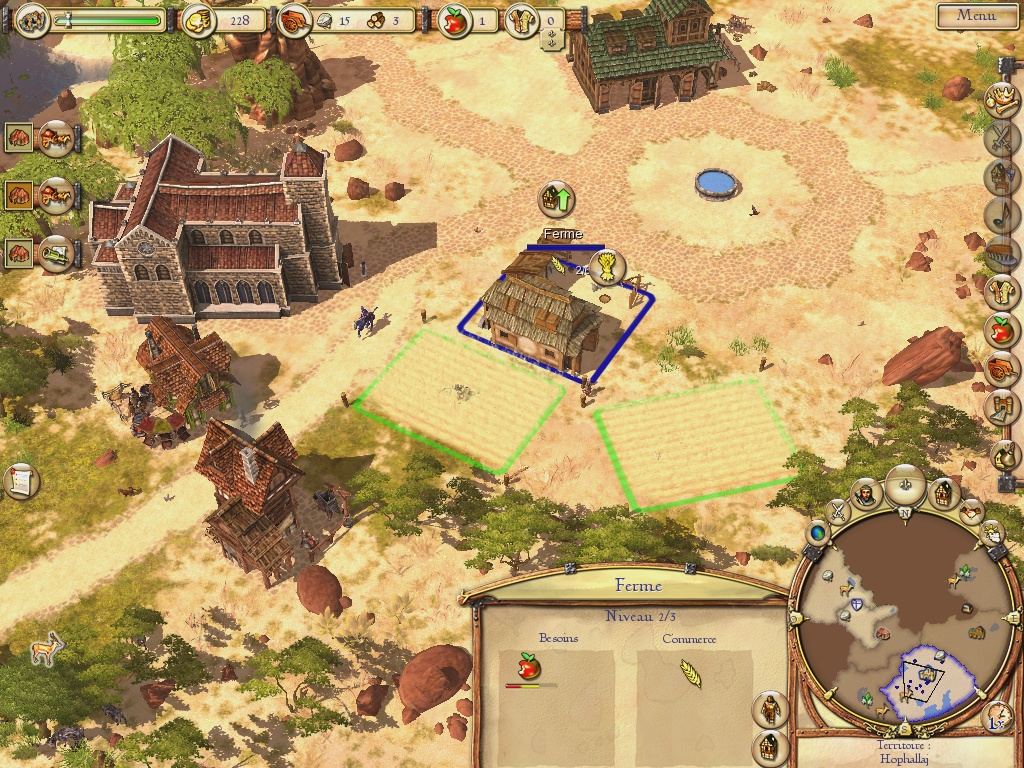Image resolution: width=1024 pixels, height=768 pixels.
Task: Click the castle icon in top bar
Action: [x=32, y=20]
